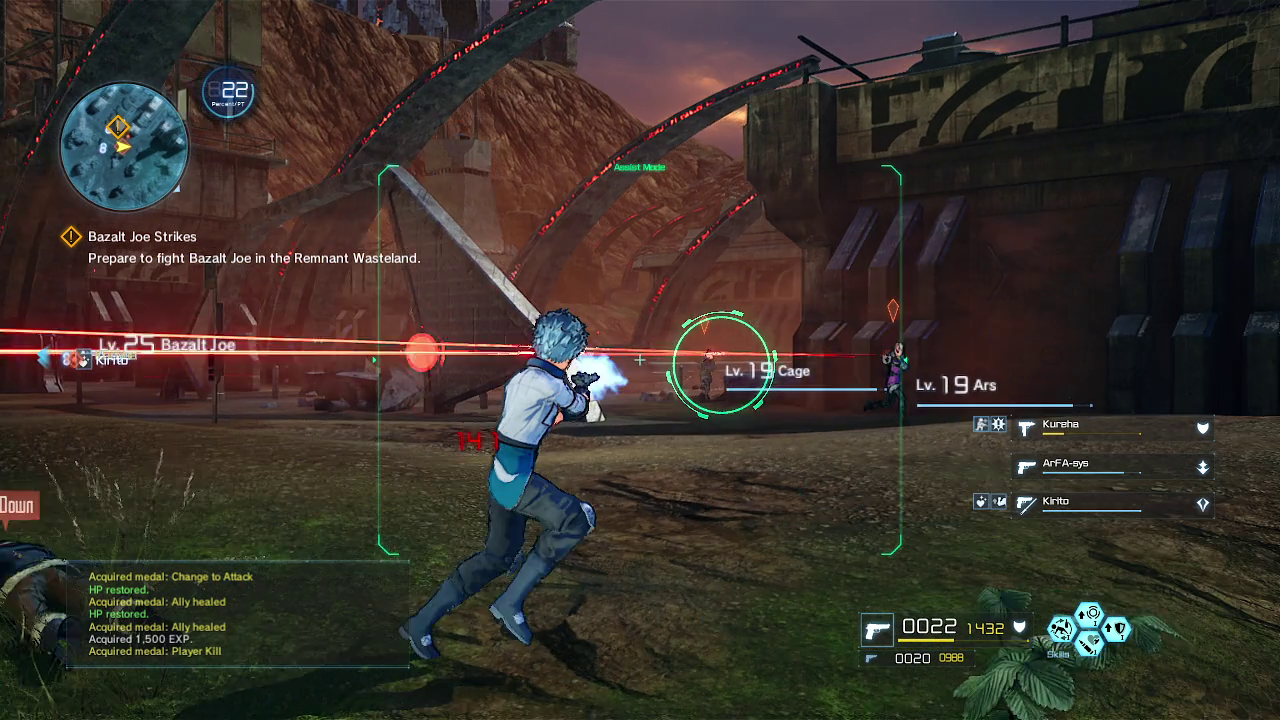Switch to the secondary weapon slot
The width and height of the screenshot is (1280, 720).
[871, 658]
